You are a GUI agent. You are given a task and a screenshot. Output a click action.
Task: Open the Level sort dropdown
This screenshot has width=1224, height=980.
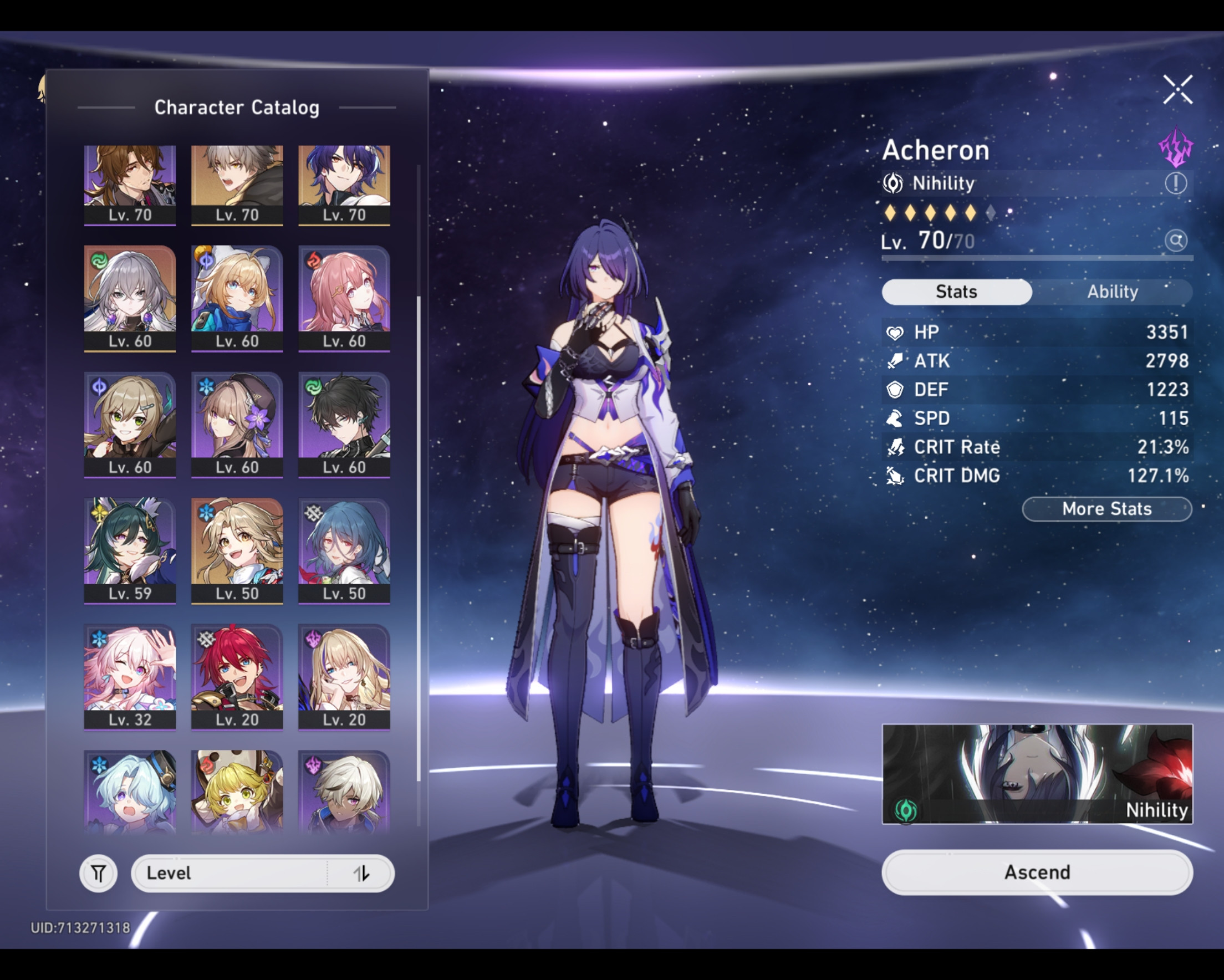tap(262, 873)
